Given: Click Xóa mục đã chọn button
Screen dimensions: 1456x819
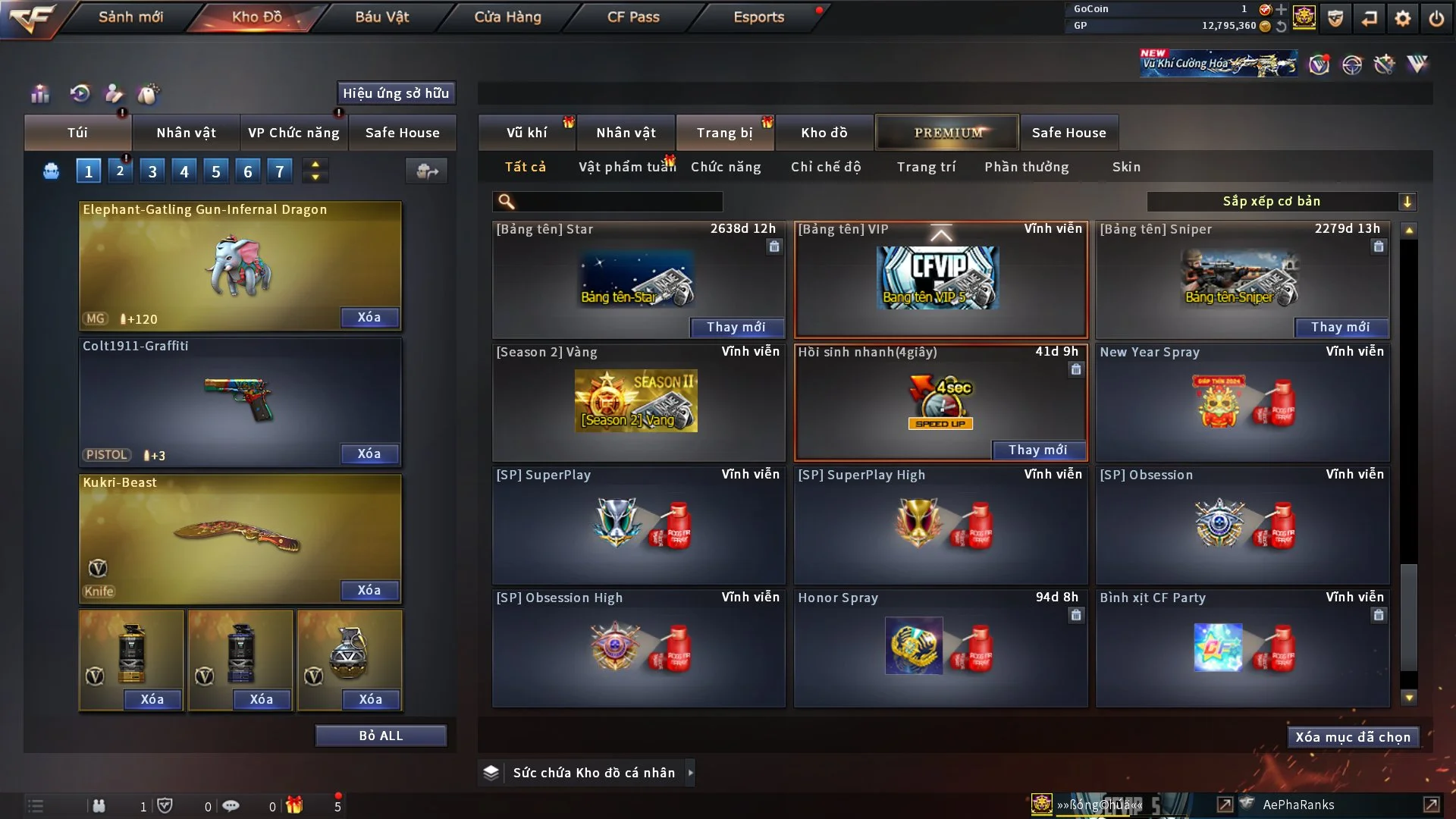Looking at the screenshot, I should 1352,737.
